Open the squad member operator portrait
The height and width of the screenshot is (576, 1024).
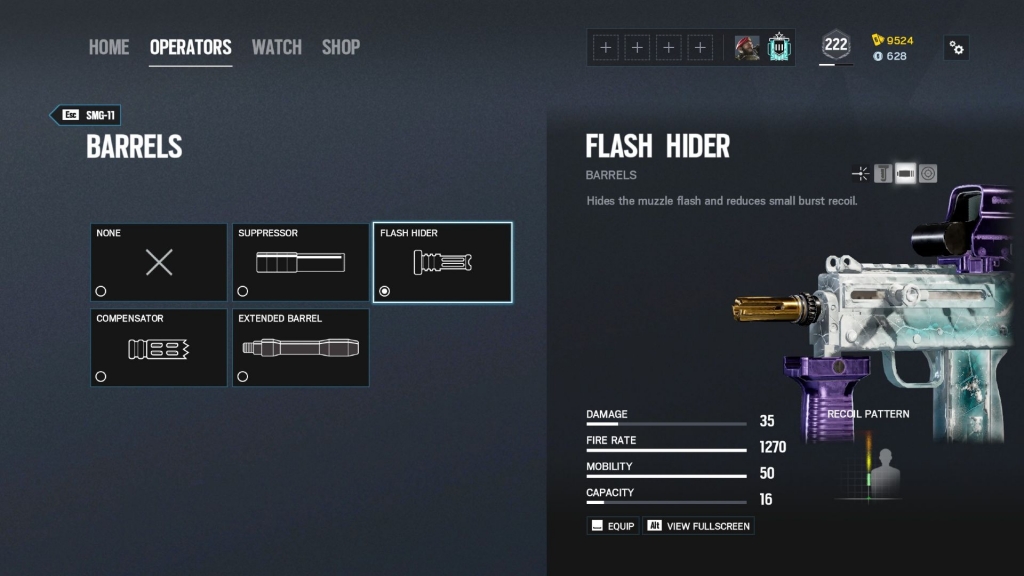click(x=747, y=47)
